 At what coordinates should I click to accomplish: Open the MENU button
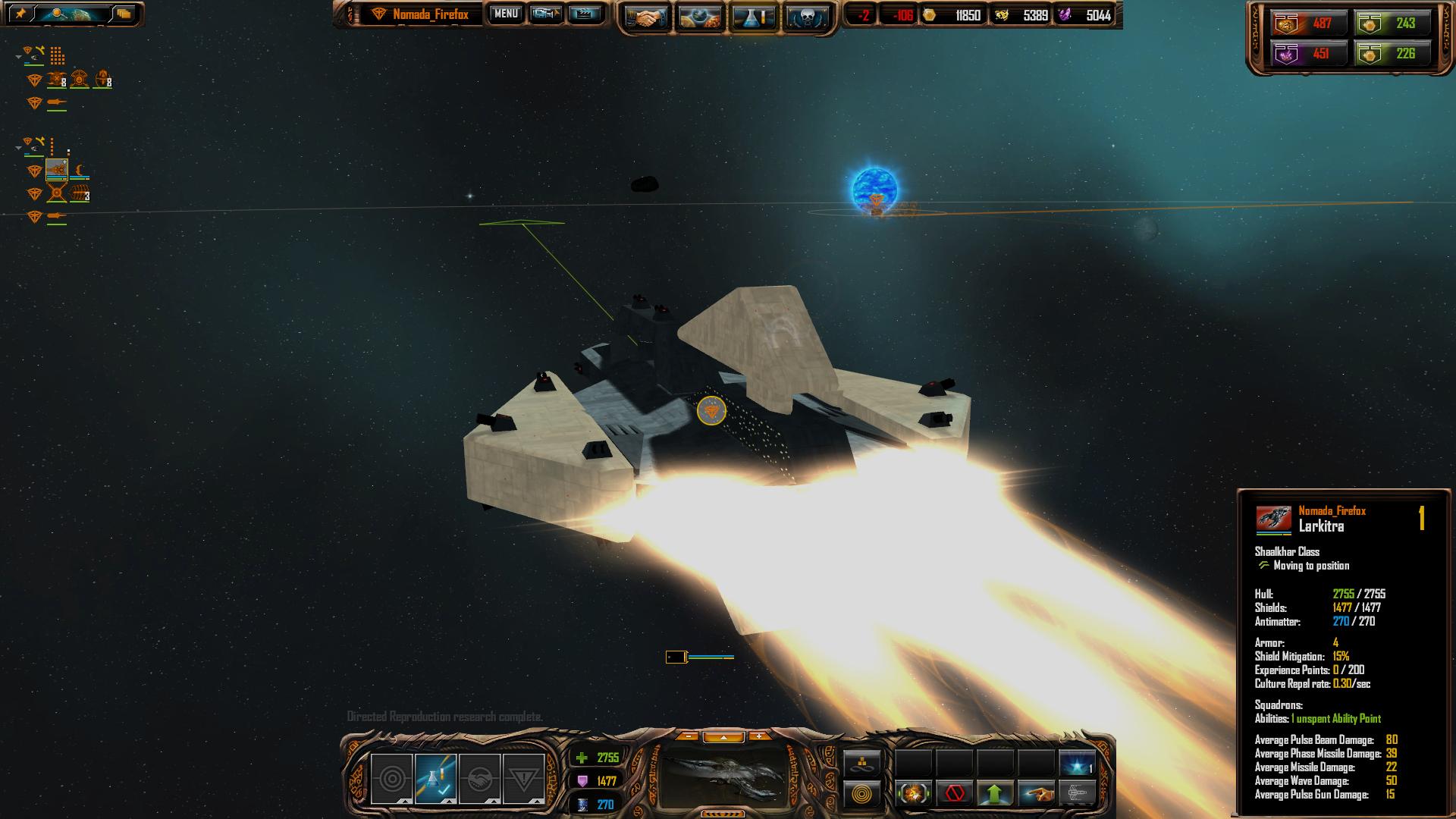coord(506,14)
